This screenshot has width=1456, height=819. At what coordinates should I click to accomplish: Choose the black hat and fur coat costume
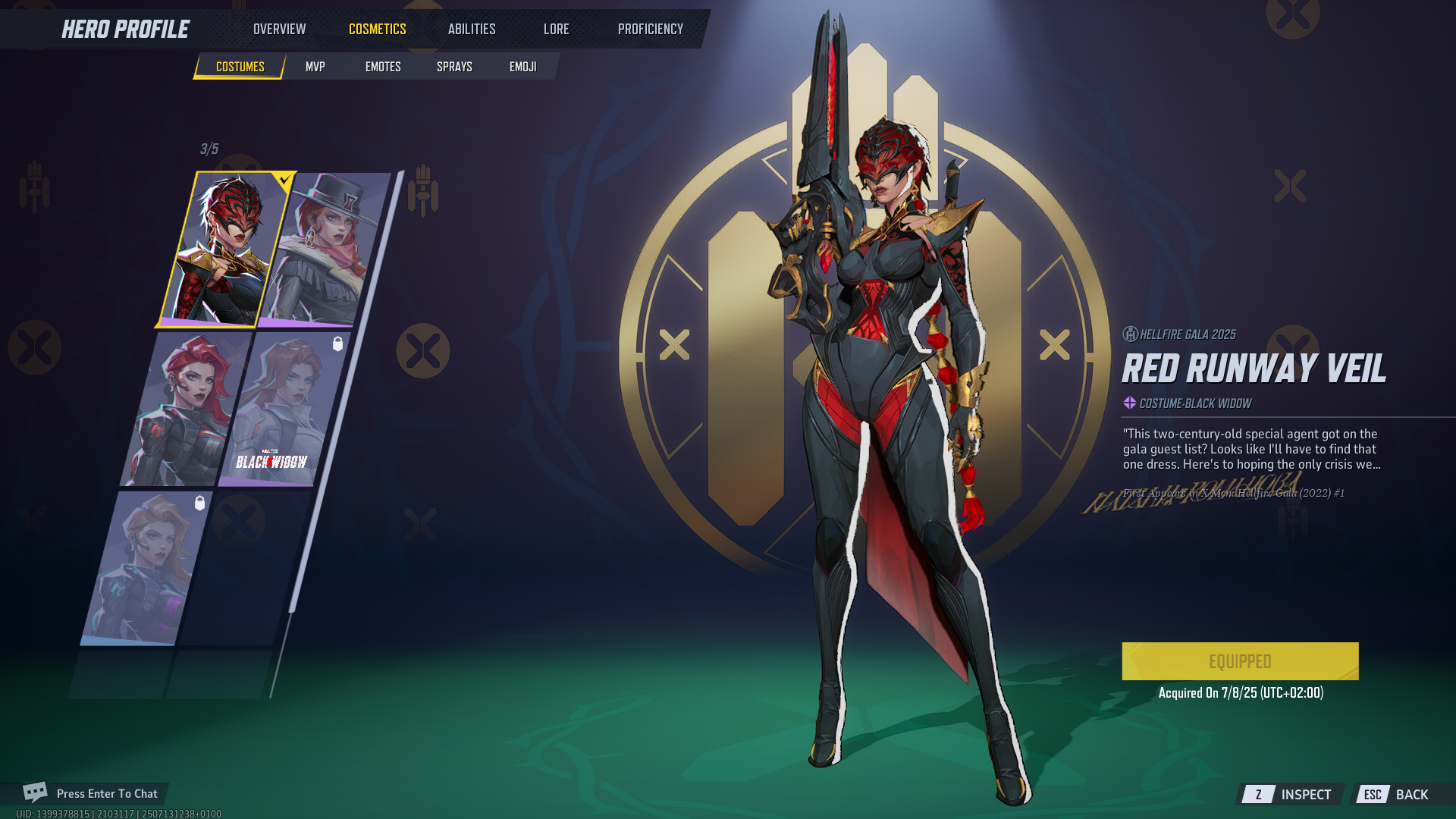[326, 249]
